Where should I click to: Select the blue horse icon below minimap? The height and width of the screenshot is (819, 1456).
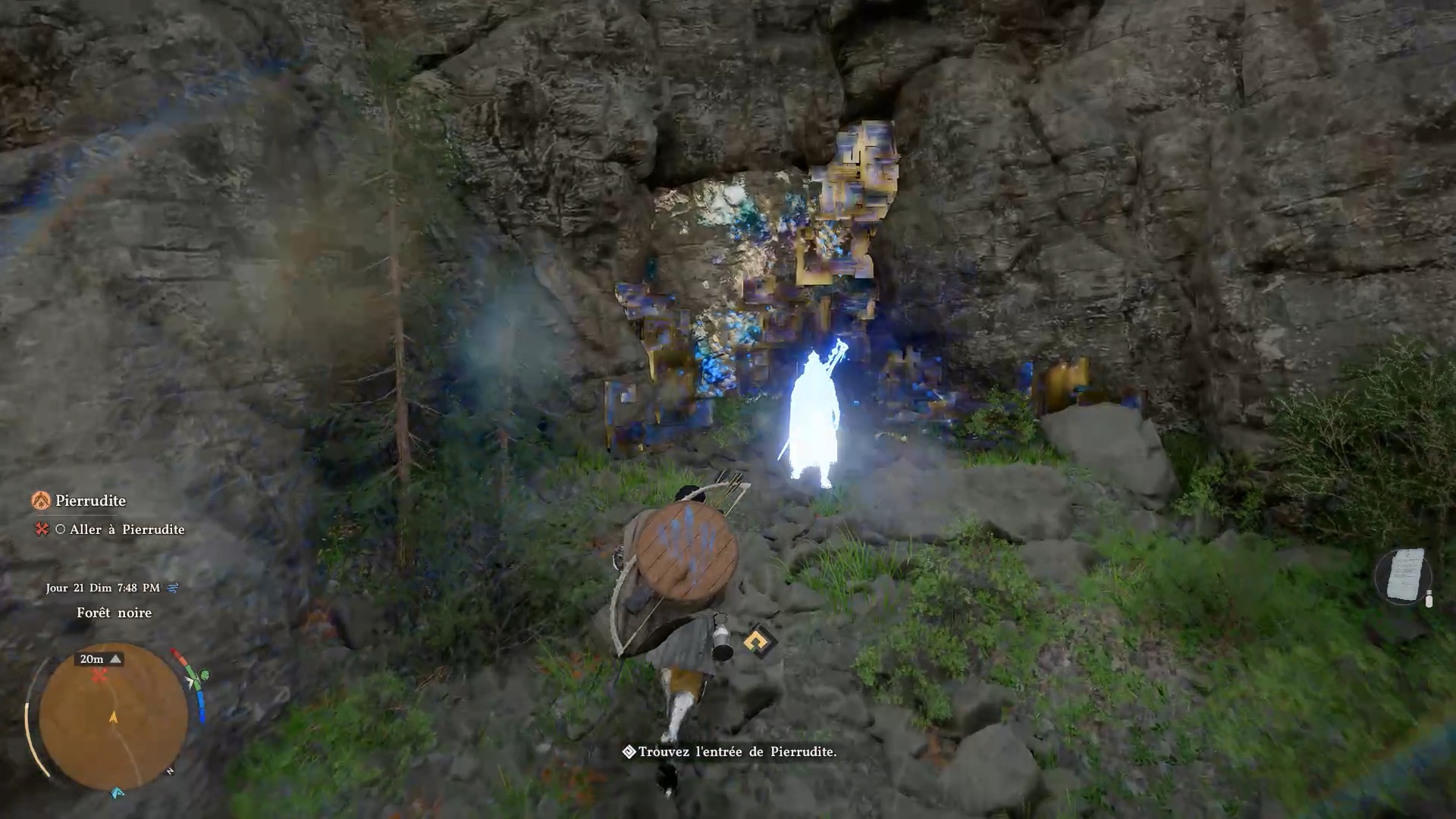pyautogui.click(x=118, y=792)
